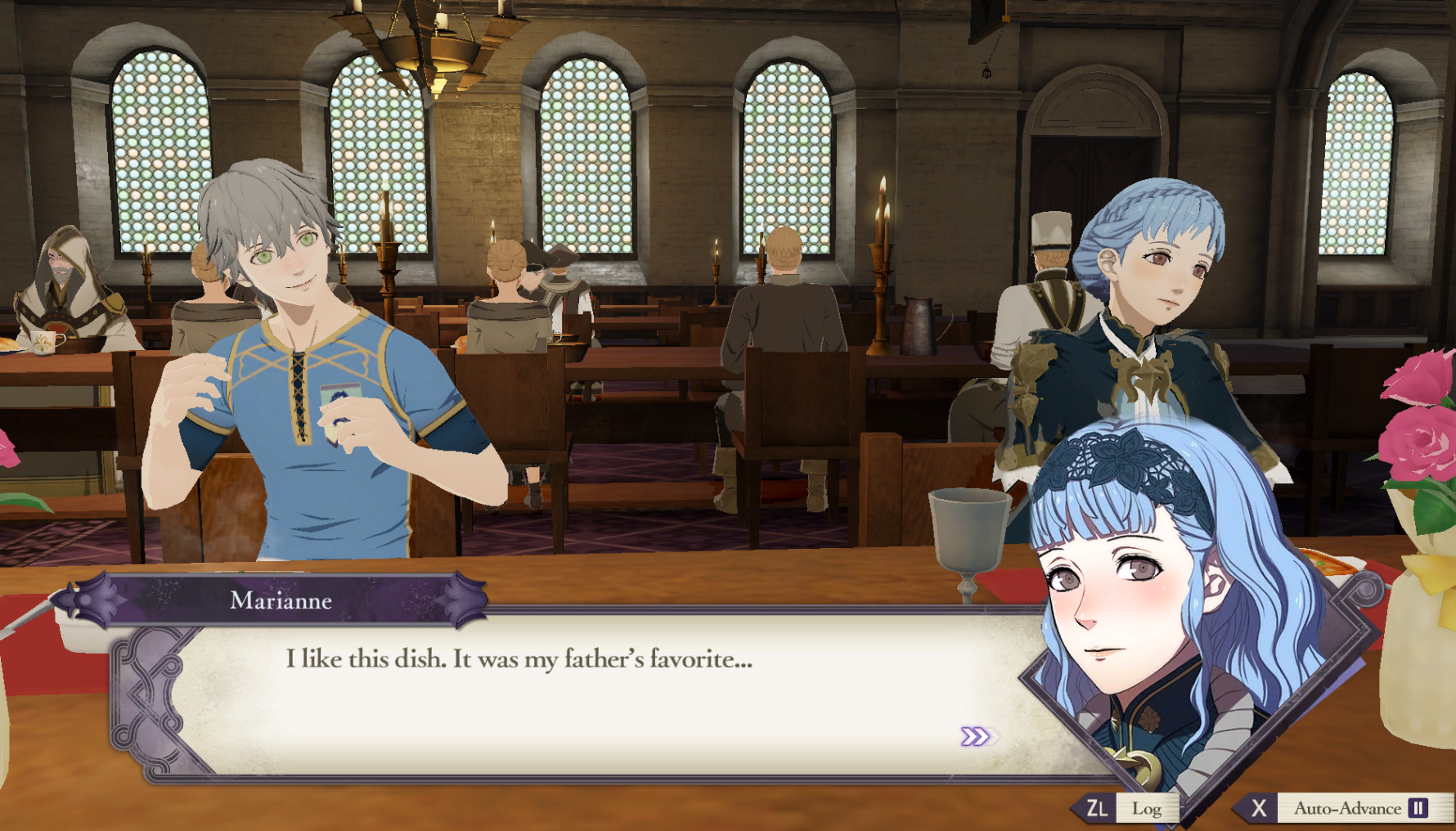Click the pause icon next to Auto-Advance
The height and width of the screenshot is (831, 1456).
[1418, 809]
